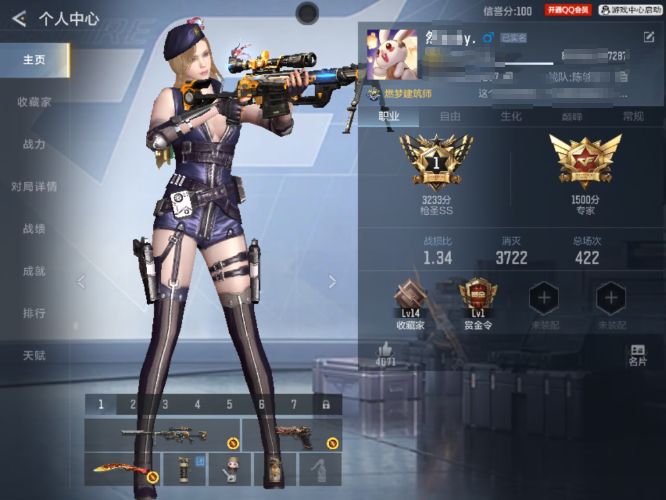This screenshot has width=666, height=500.
Task: Open the 名片 name card button
Action: pyautogui.click(x=638, y=355)
